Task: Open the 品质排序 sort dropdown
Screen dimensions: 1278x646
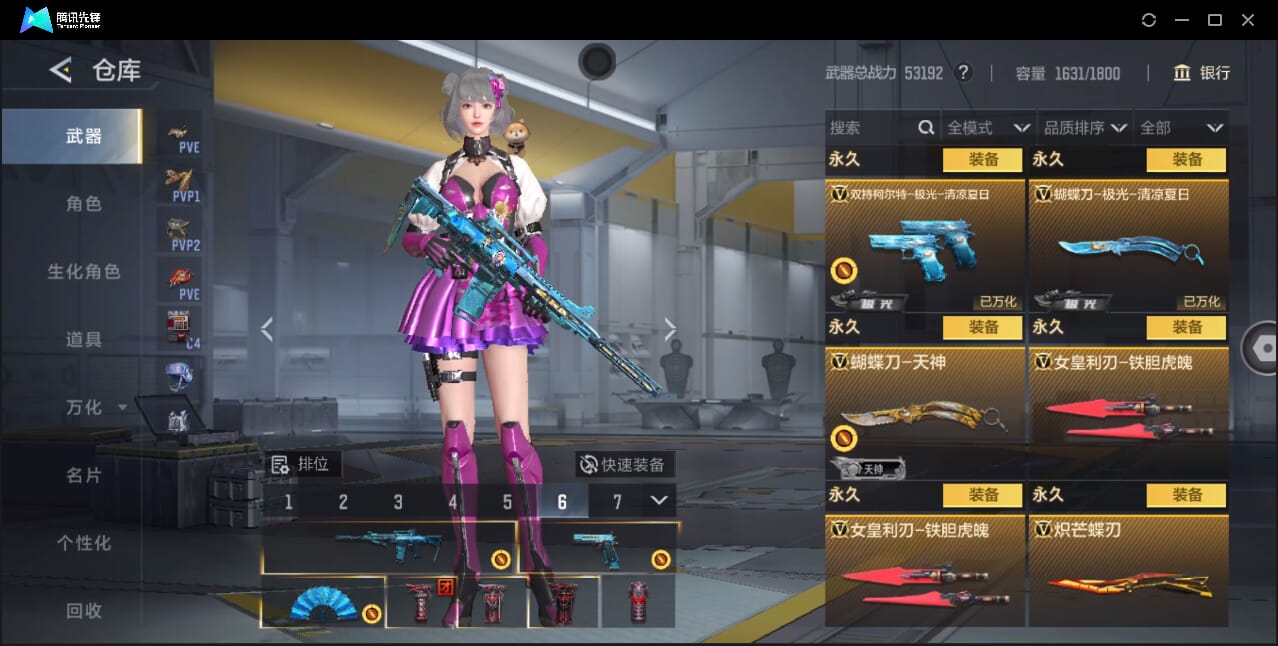Action: coord(1085,128)
